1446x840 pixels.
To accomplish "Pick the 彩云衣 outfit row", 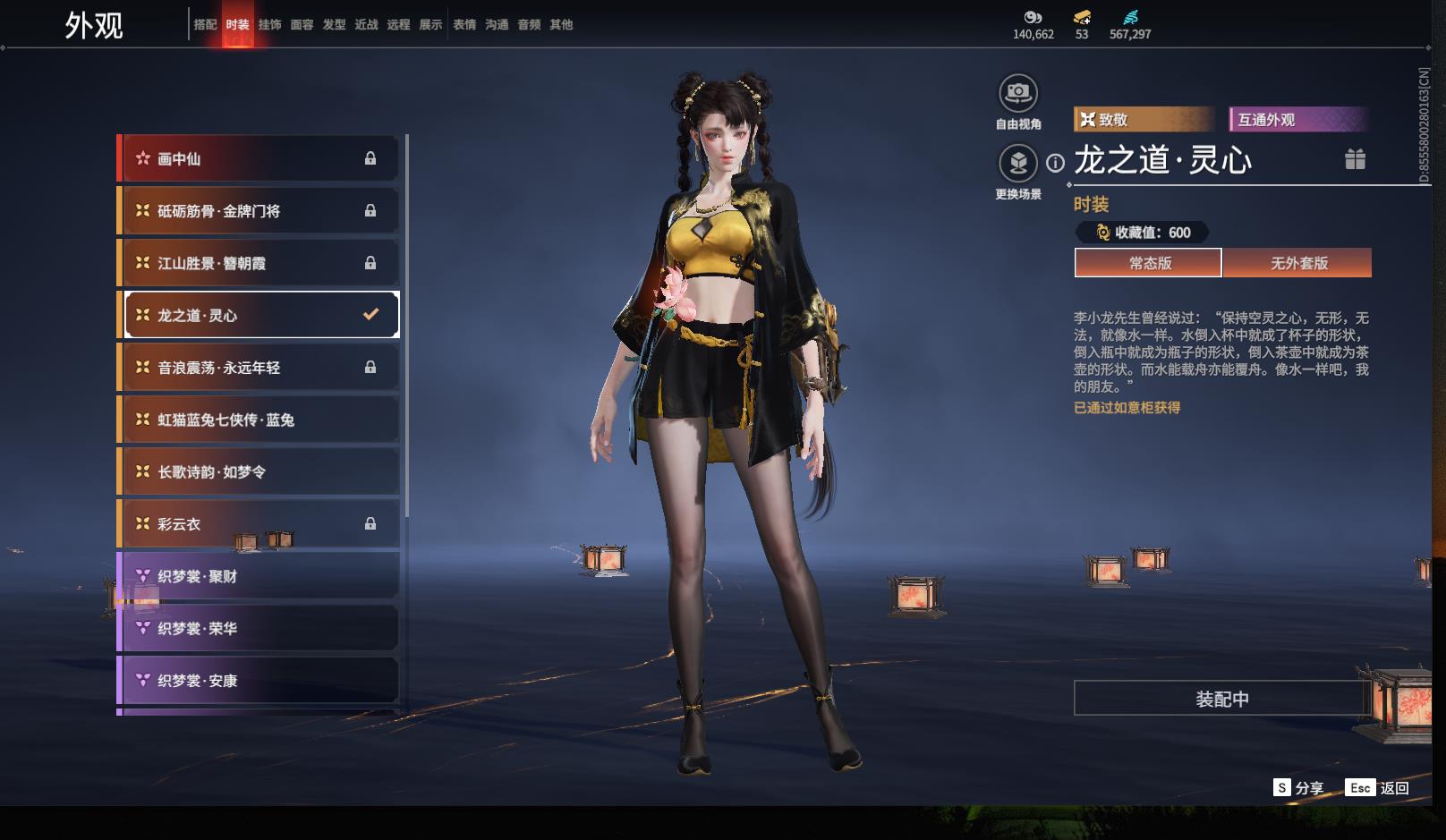I will tap(259, 524).
